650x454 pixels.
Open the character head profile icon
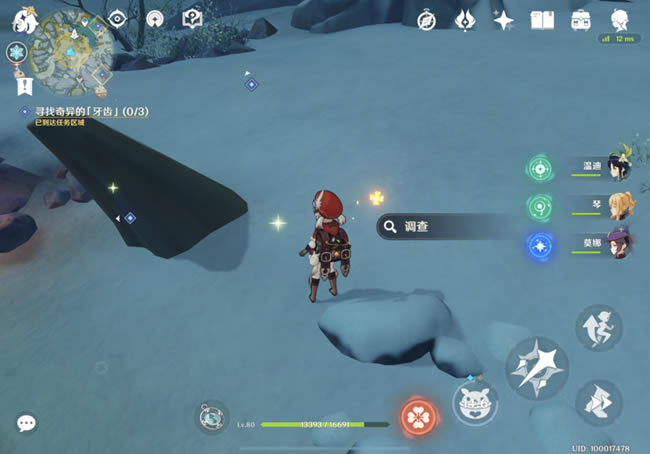[620, 19]
